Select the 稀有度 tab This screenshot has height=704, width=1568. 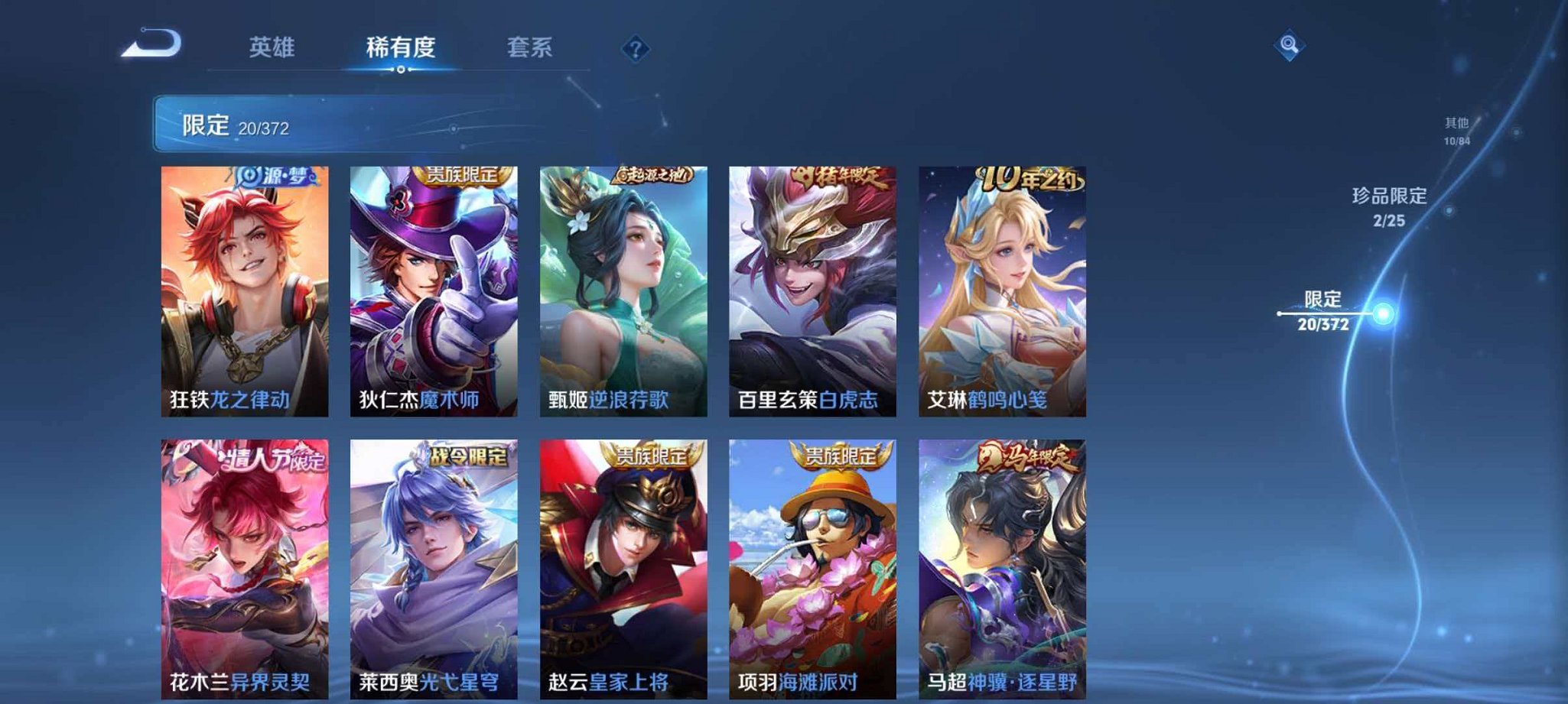pyautogui.click(x=400, y=47)
